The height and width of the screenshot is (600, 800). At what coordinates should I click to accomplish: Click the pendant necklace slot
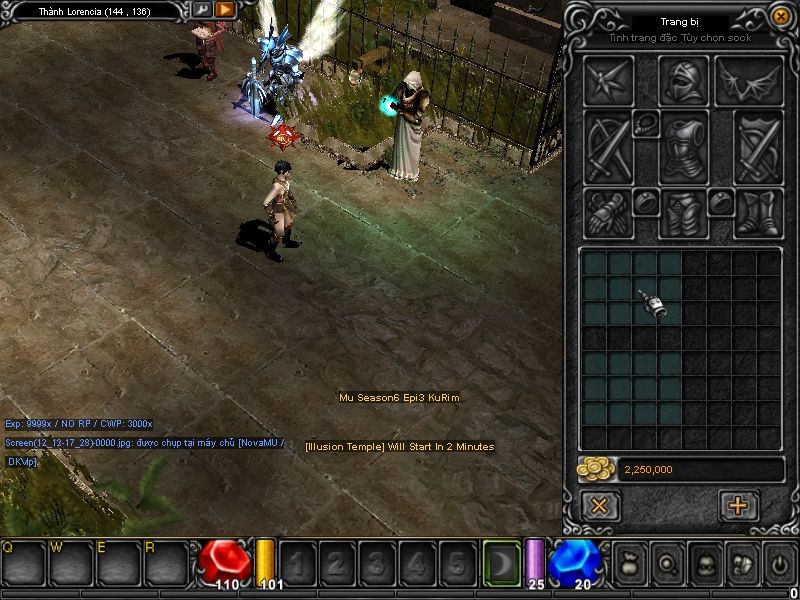[x=645, y=124]
